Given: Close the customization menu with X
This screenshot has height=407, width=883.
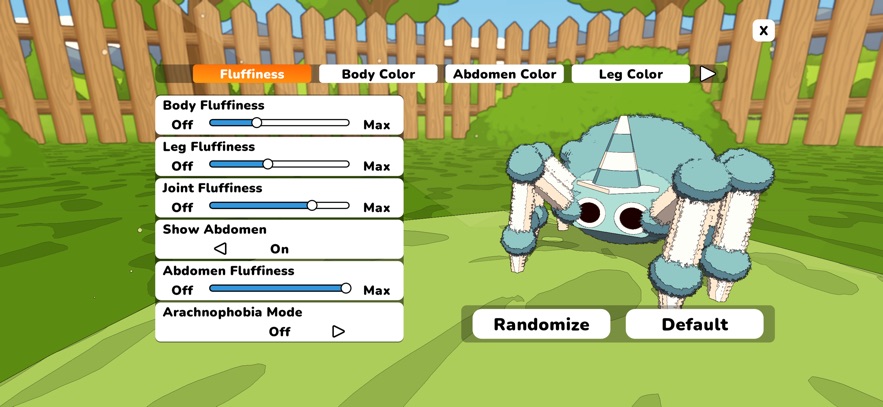Looking at the screenshot, I should (763, 30).
